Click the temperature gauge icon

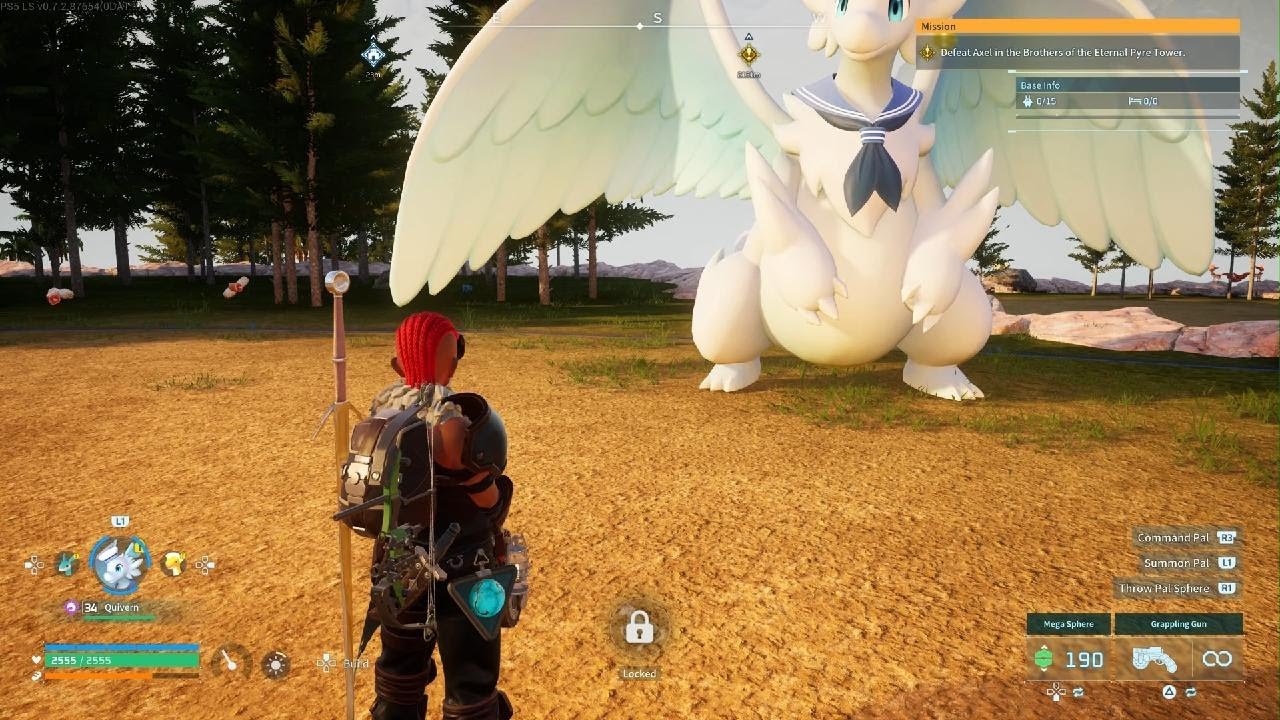pyautogui.click(x=231, y=662)
